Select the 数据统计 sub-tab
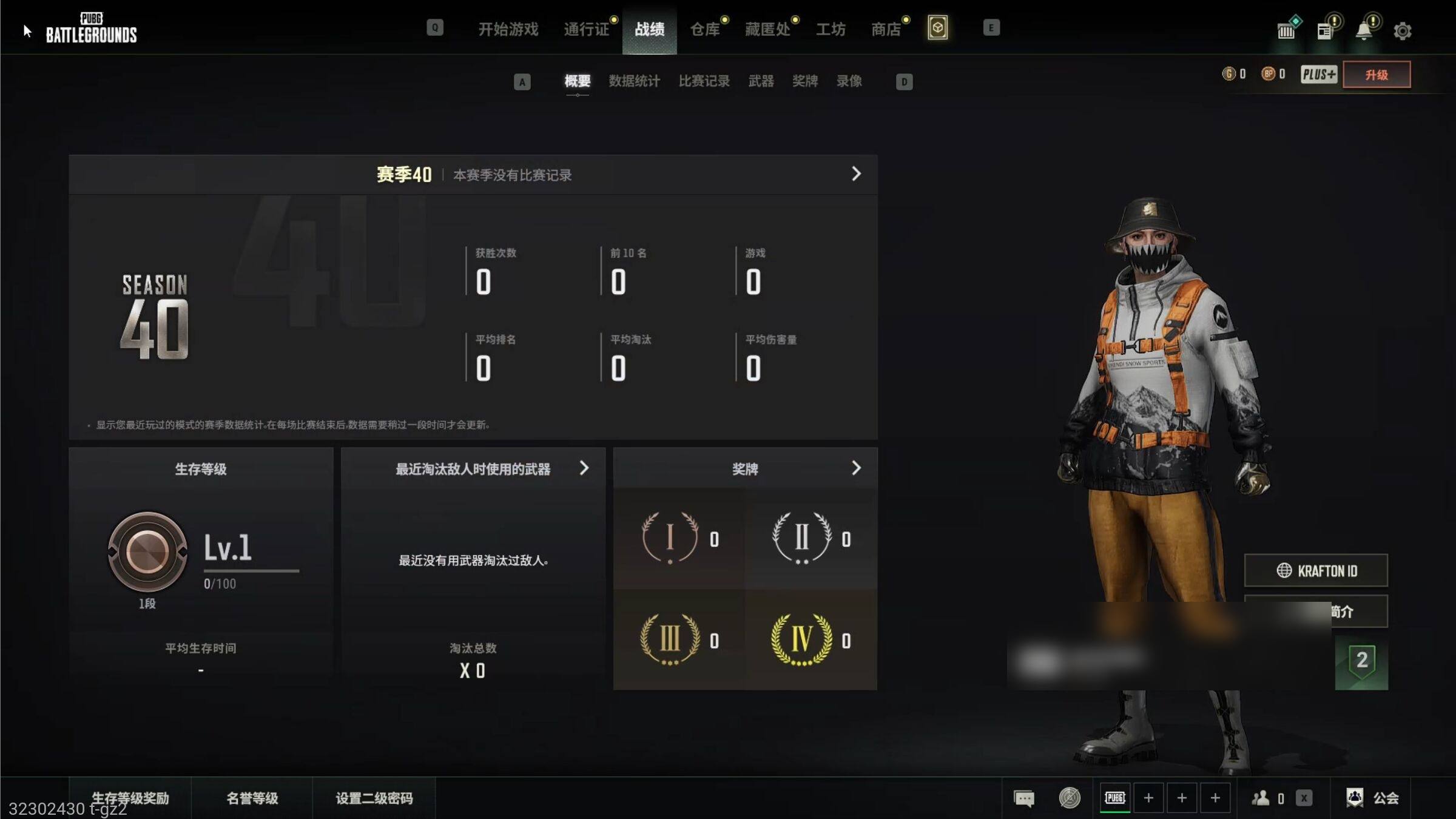 click(634, 81)
